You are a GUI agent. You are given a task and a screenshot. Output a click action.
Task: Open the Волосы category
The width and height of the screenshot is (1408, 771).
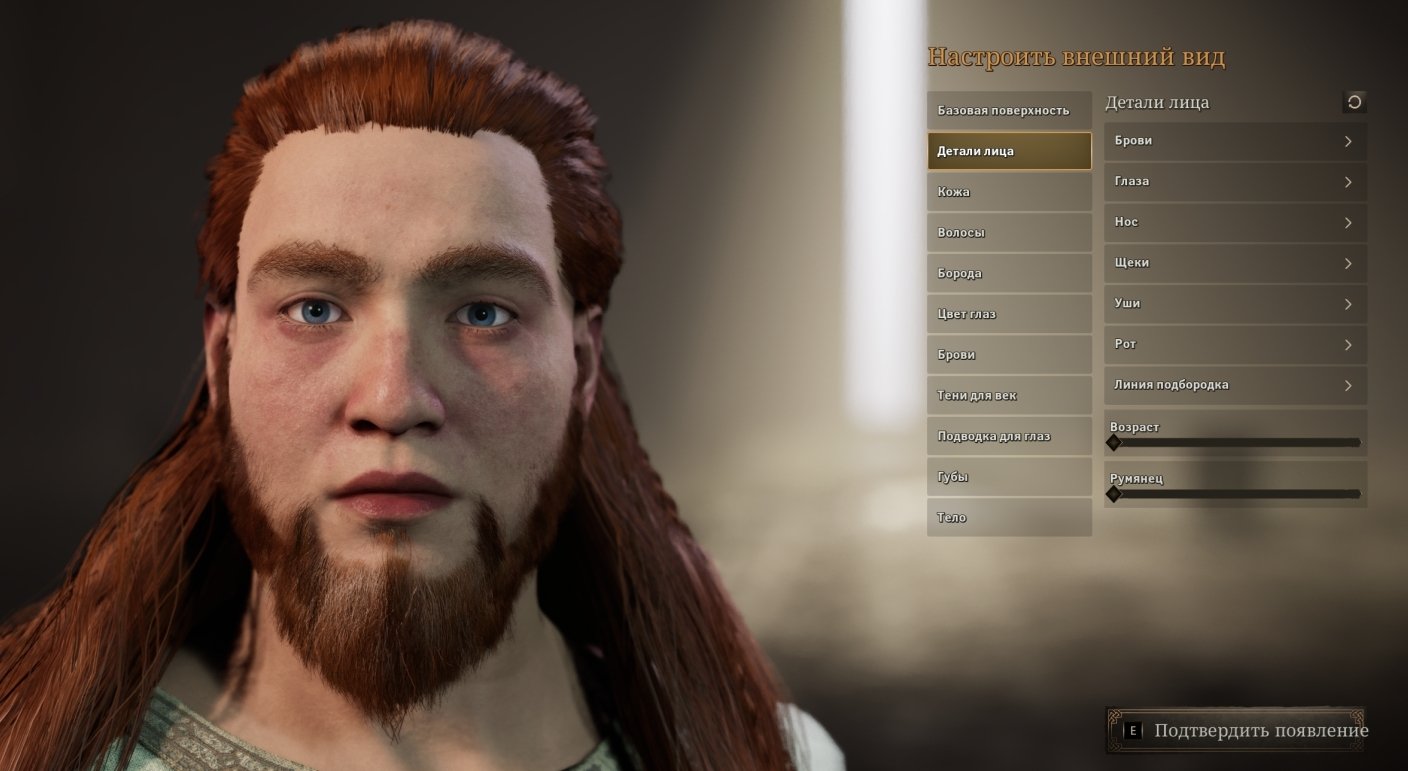(x=1008, y=233)
